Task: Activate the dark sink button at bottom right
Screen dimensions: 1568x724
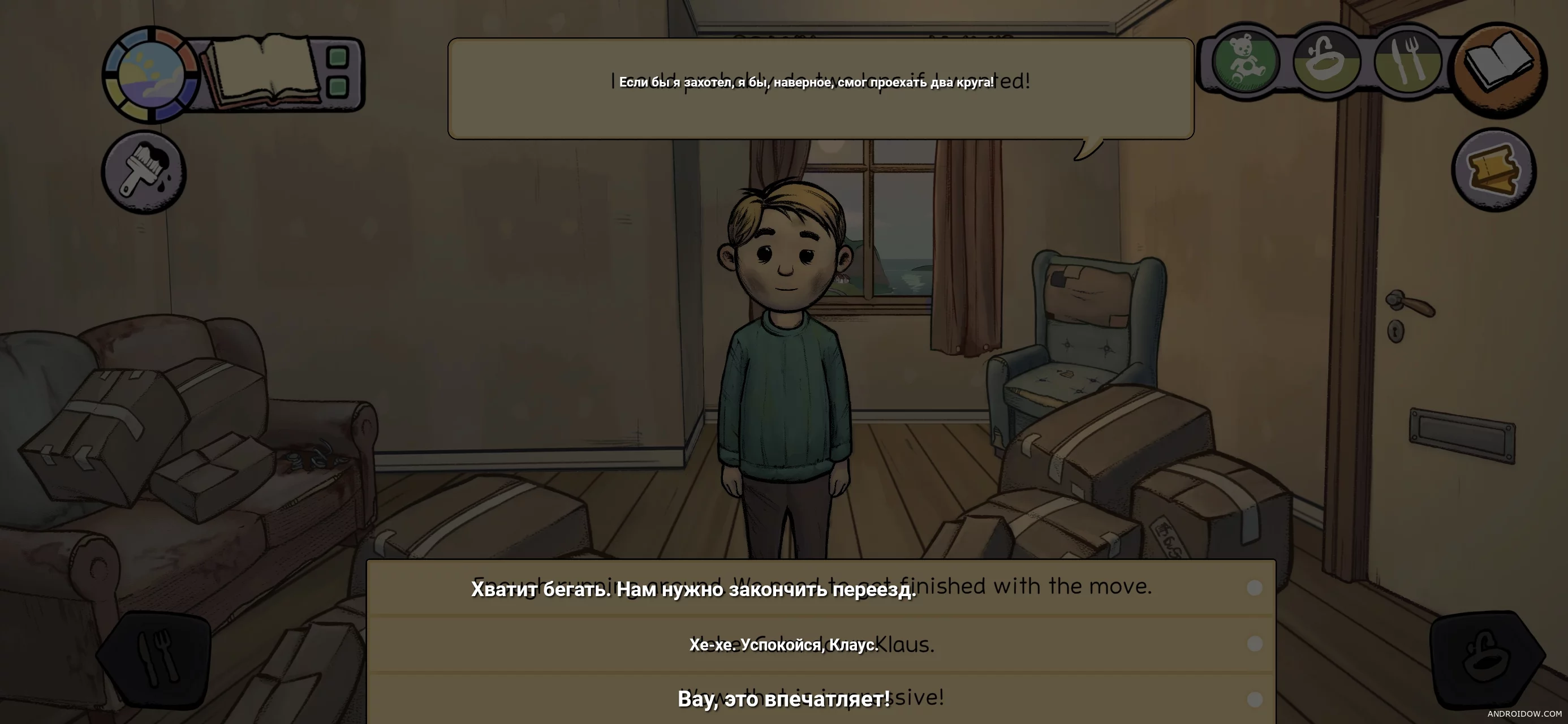Action: [1487, 660]
